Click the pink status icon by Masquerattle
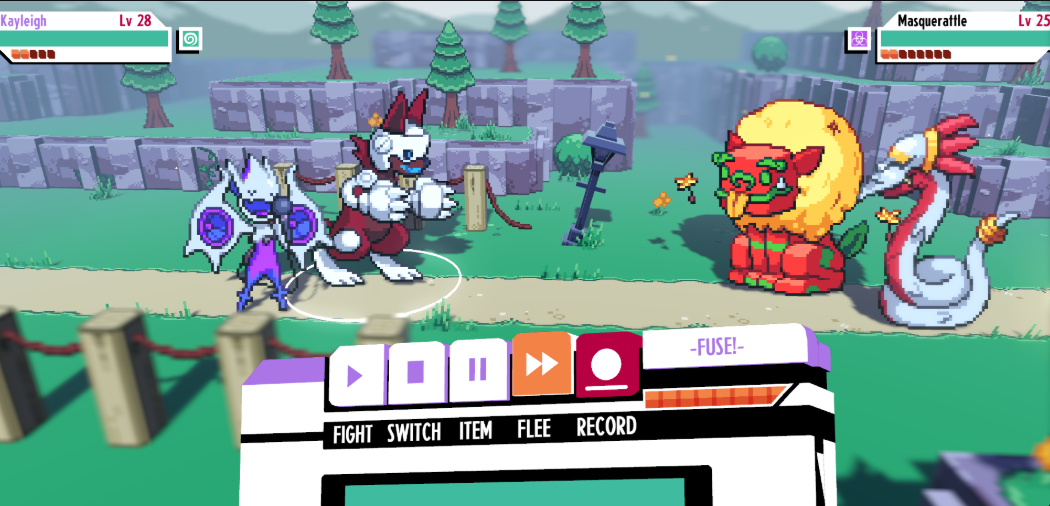Screen dimensions: 1050x506 coord(858,39)
